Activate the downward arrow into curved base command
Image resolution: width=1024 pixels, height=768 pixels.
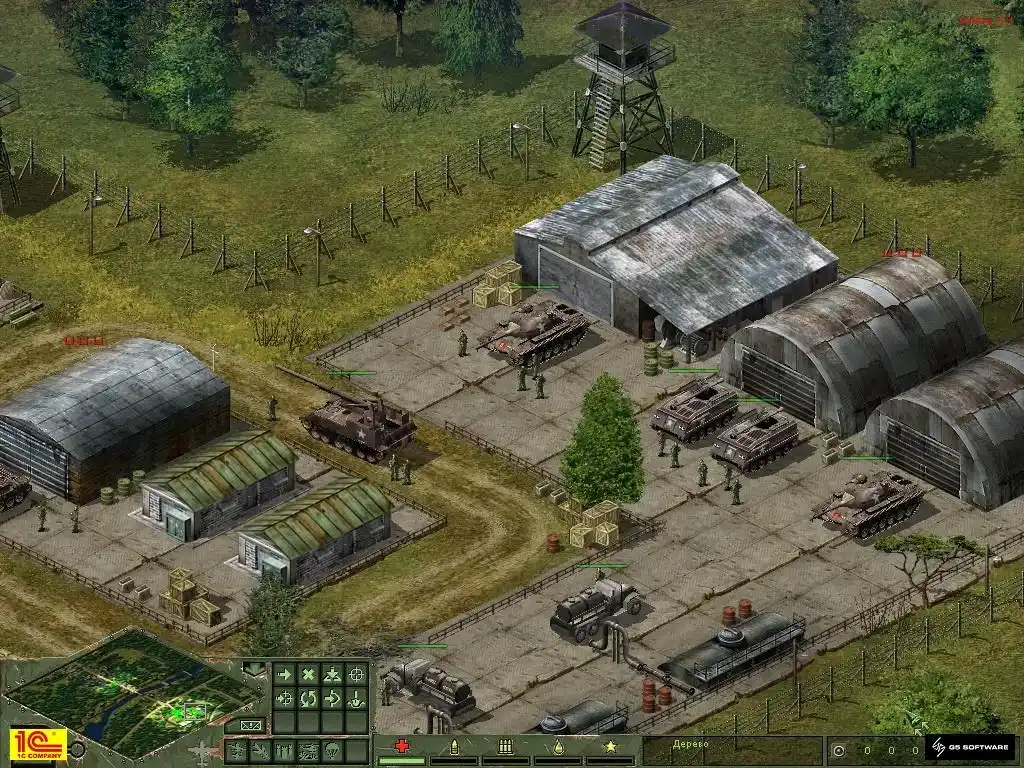(x=357, y=698)
